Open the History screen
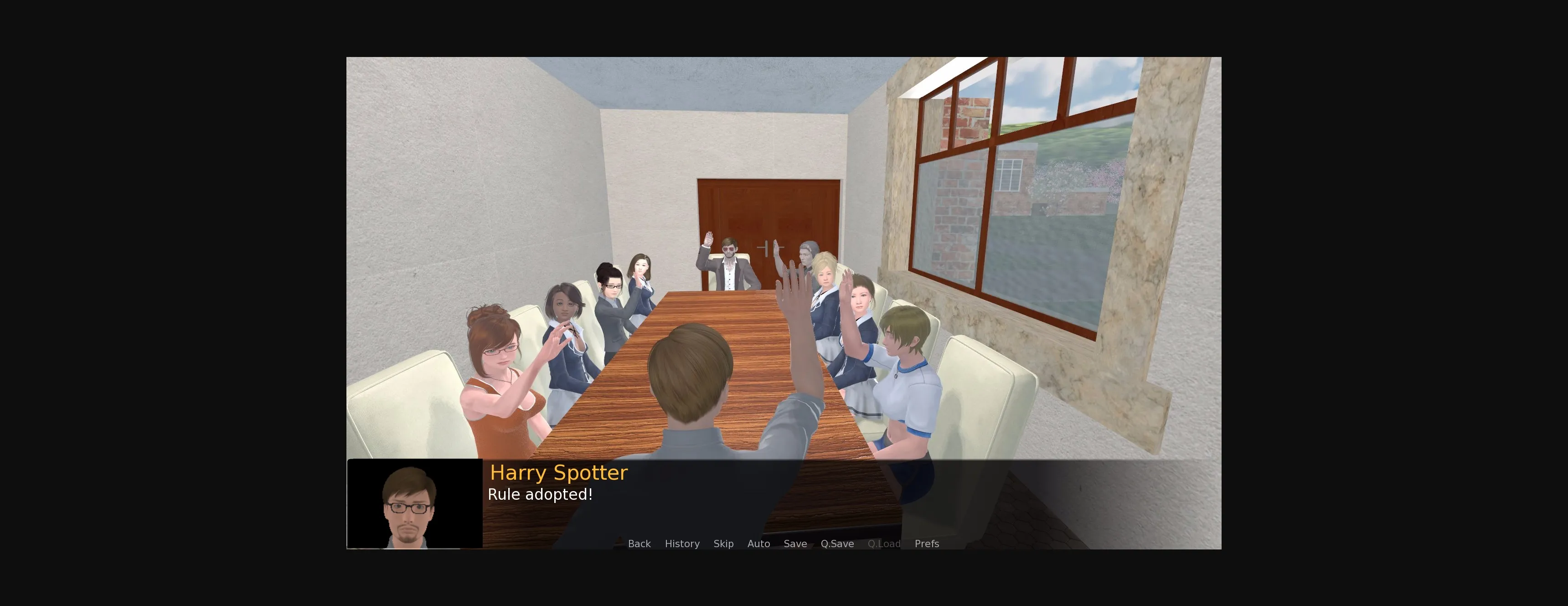Image resolution: width=1568 pixels, height=606 pixels. (682, 543)
